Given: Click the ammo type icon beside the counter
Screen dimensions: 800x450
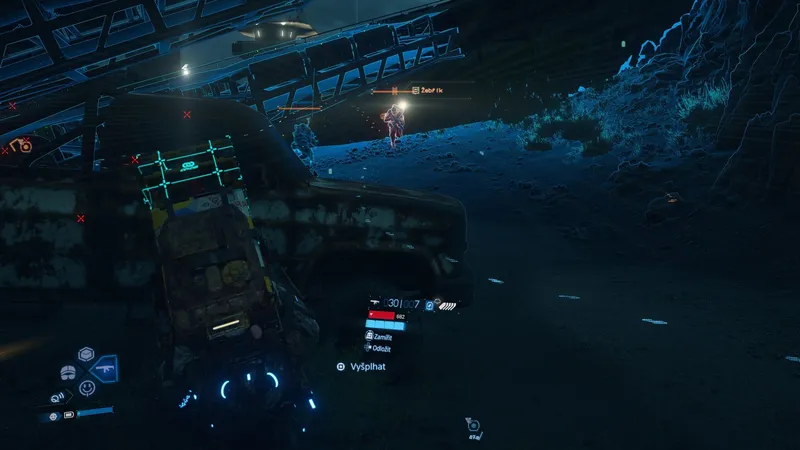Looking at the screenshot, I should coord(429,303).
